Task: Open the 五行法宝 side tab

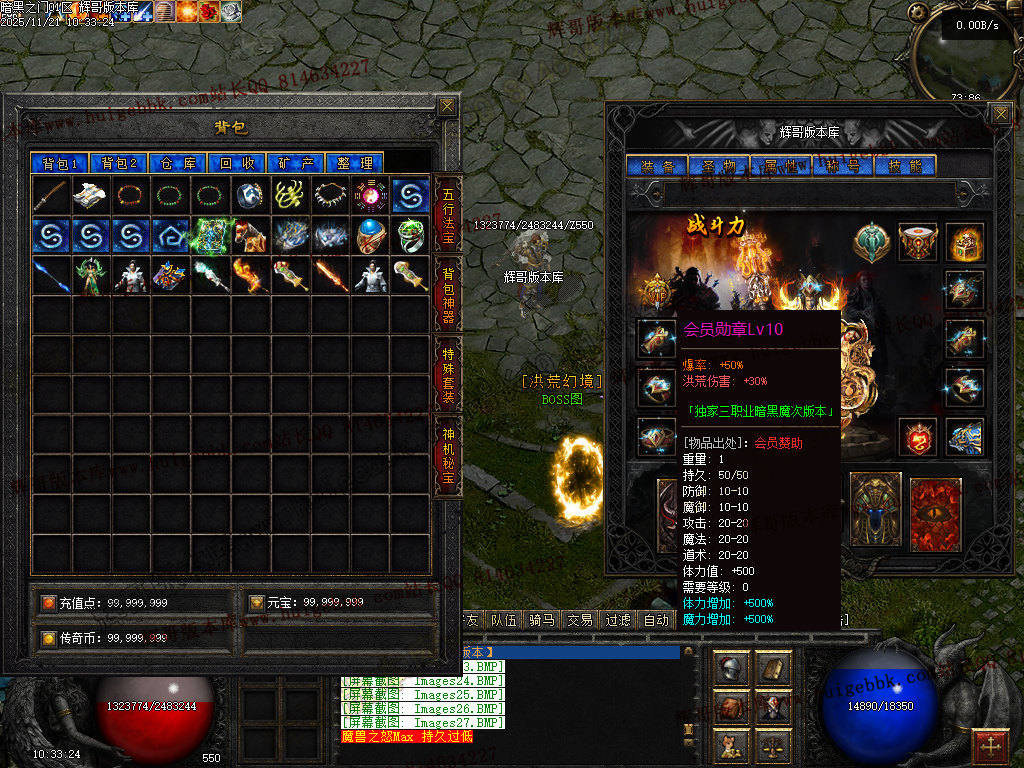Action: coord(448,213)
